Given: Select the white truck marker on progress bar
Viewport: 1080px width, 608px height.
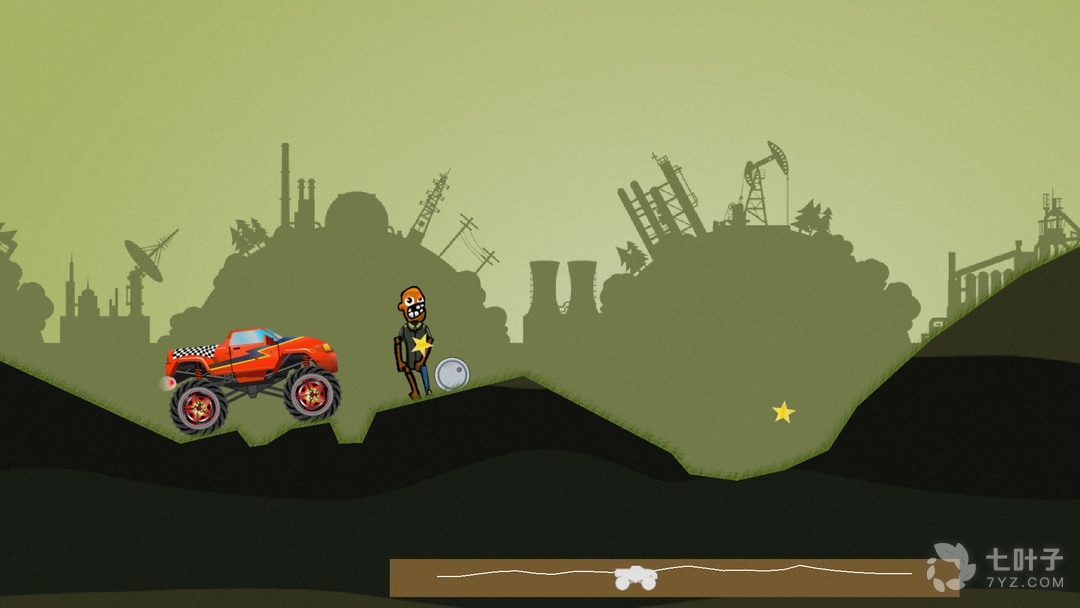Looking at the screenshot, I should (635, 578).
